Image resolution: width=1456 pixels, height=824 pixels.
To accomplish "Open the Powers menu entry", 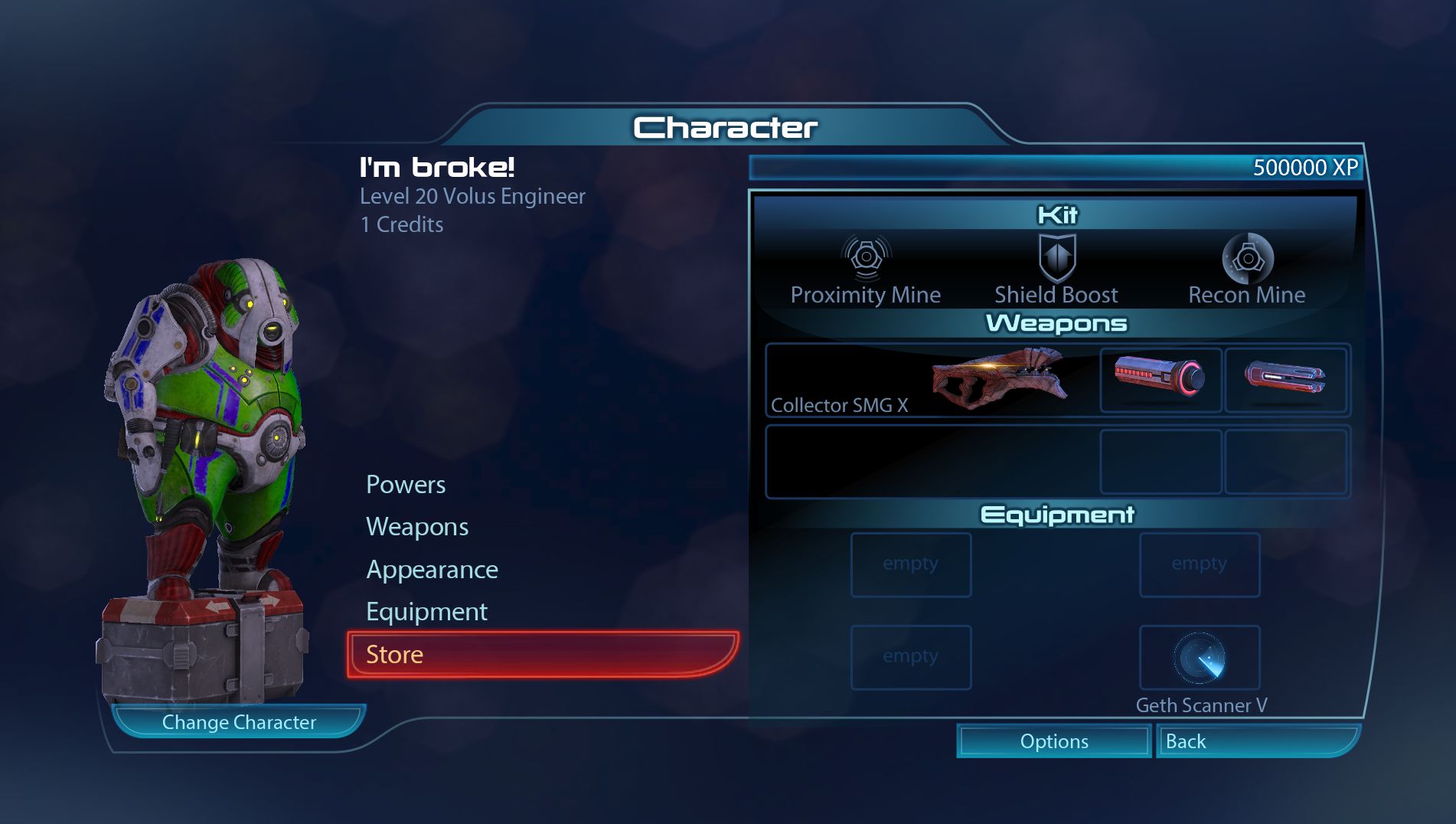I will pyautogui.click(x=406, y=485).
